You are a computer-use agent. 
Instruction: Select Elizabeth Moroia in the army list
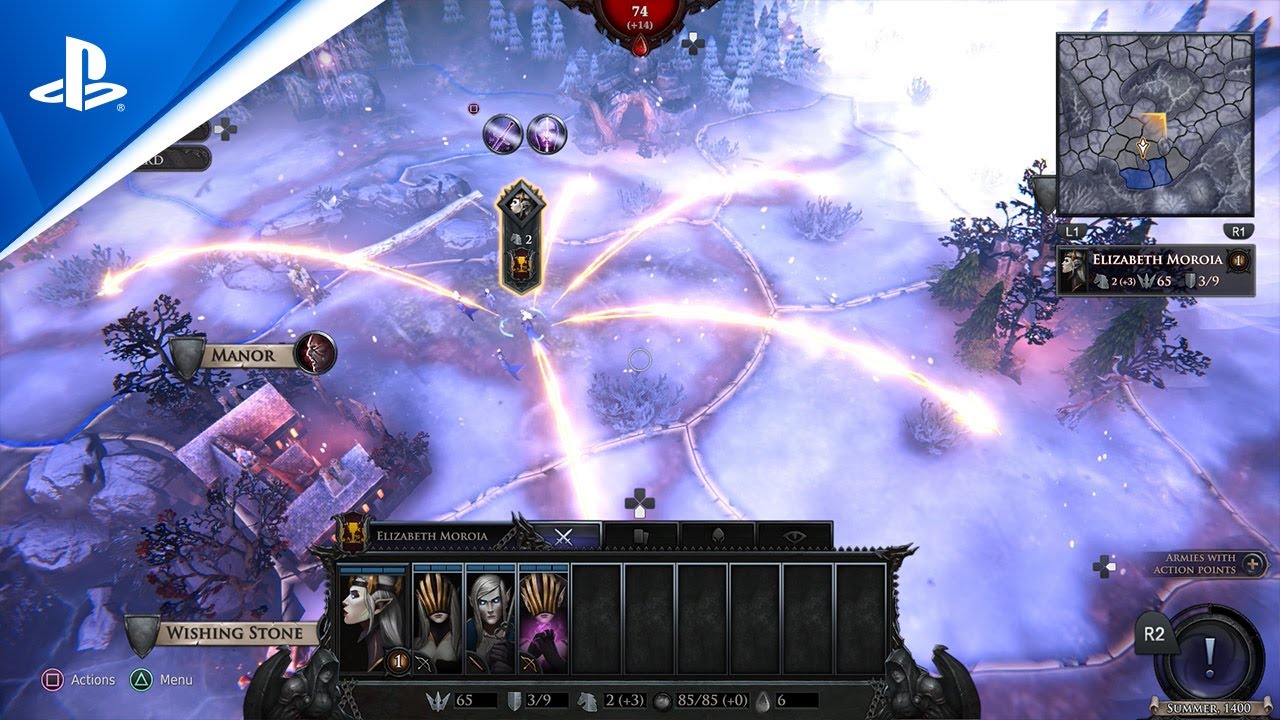1156,270
